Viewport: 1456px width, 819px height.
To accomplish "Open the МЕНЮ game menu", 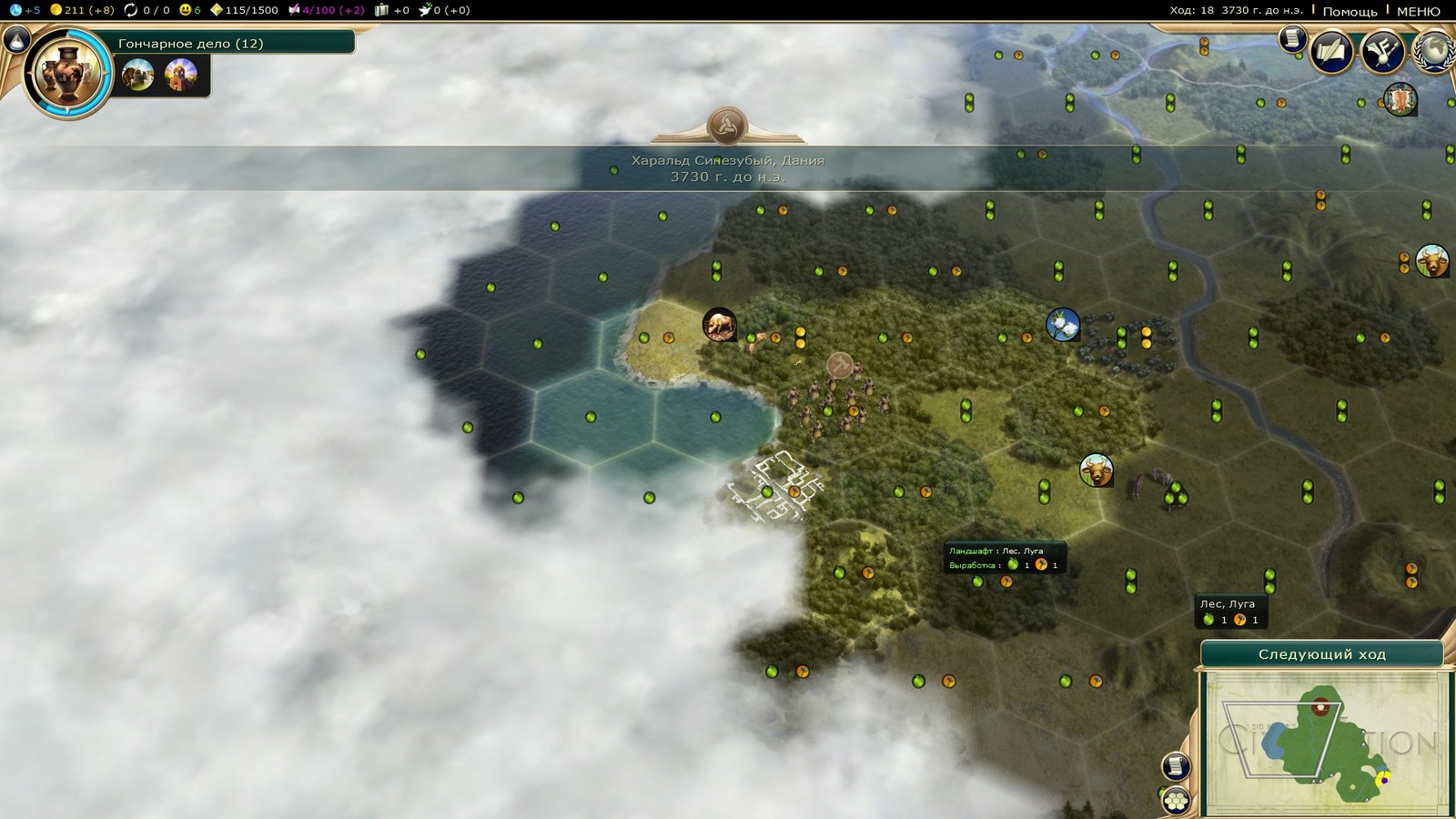I will (x=1418, y=11).
